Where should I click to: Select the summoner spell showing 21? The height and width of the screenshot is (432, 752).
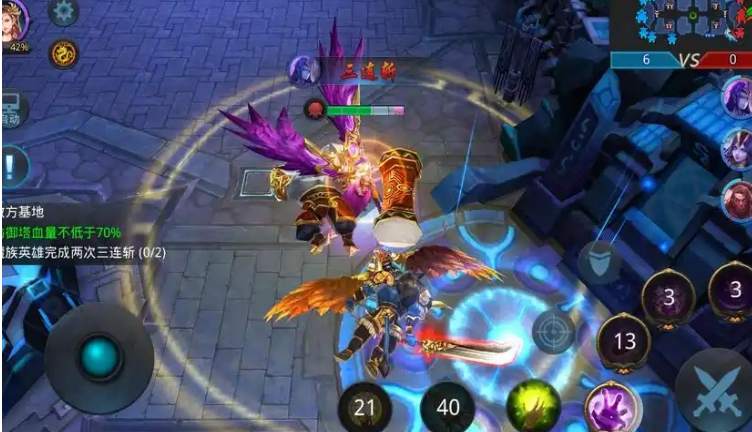[365, 407]
